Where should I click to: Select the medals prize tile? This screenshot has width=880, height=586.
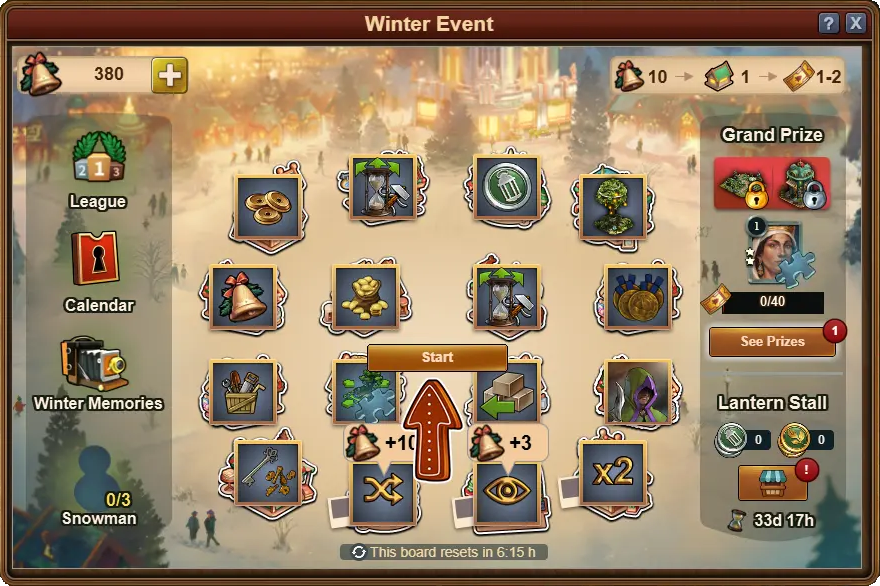coord(638,297)
